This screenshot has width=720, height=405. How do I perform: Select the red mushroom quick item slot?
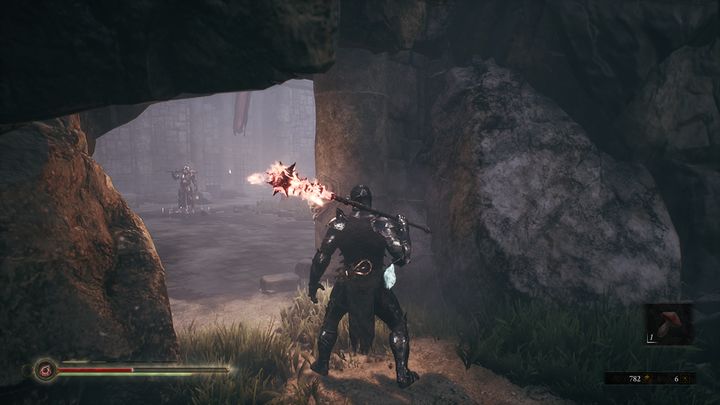click(x=668, y=324)
